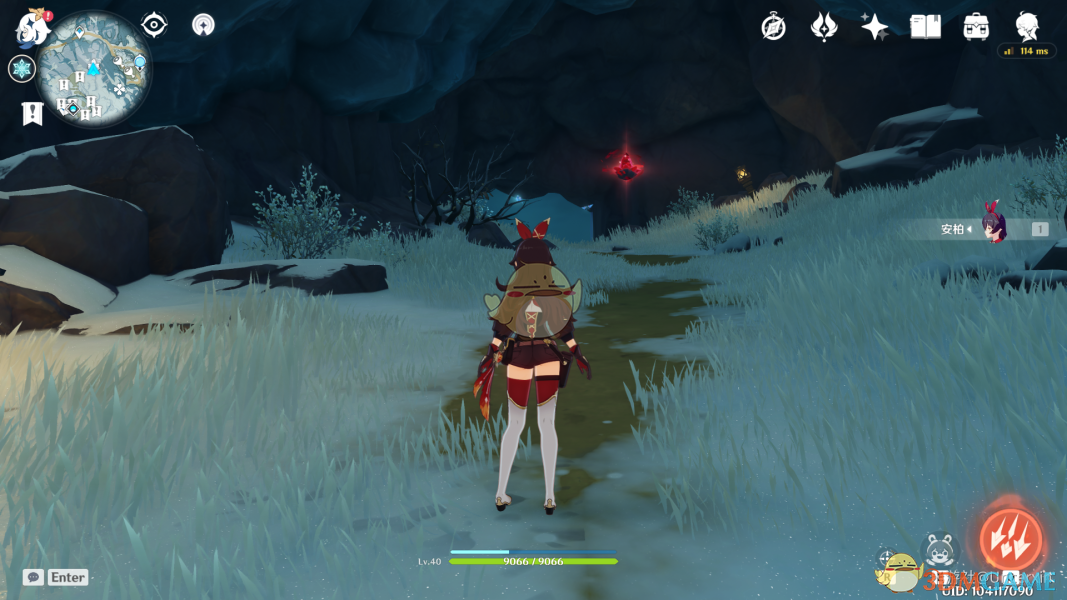1067x600 pixels.
Task: Open the circular minimap
Action: pyautogui.click(x=93, y=70)
